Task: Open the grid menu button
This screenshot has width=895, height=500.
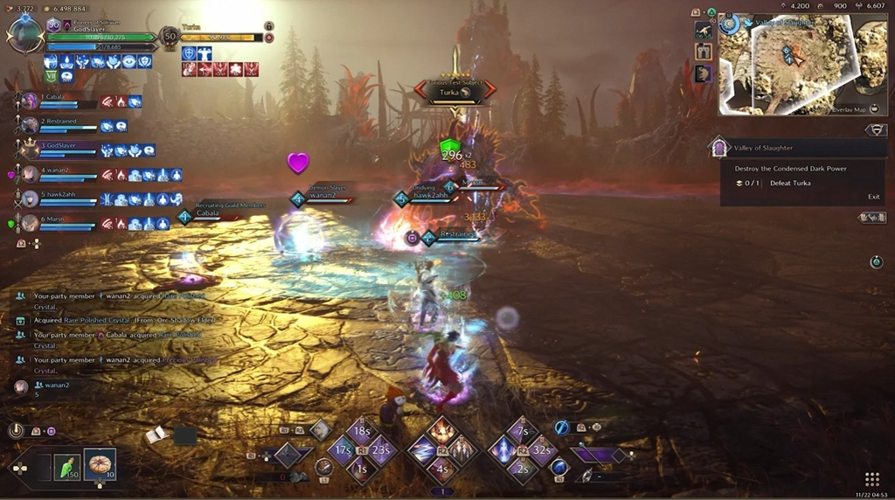Action: click(x=871, y=479)
